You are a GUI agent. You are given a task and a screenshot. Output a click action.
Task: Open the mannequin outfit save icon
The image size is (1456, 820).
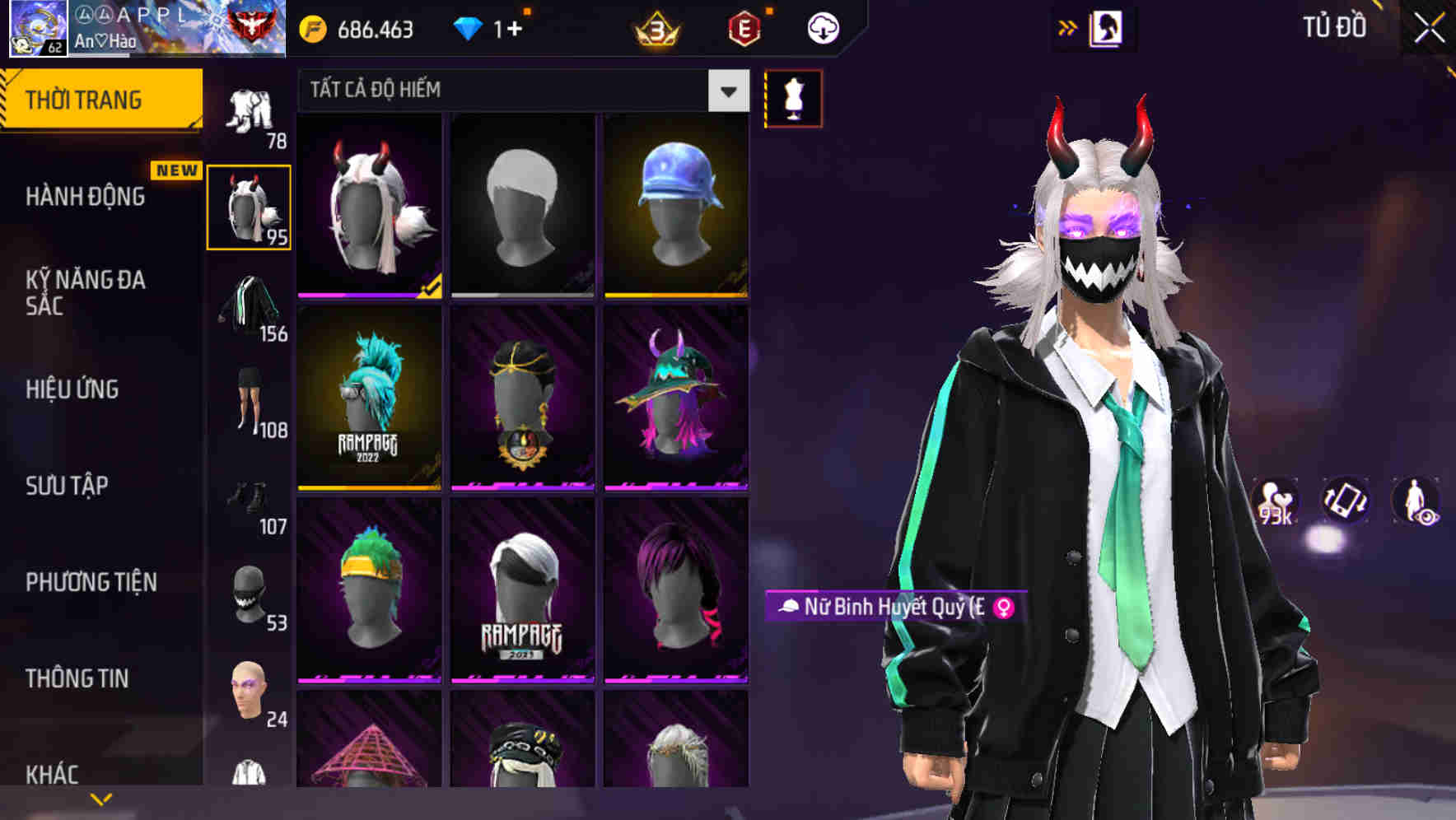[793, 98]
